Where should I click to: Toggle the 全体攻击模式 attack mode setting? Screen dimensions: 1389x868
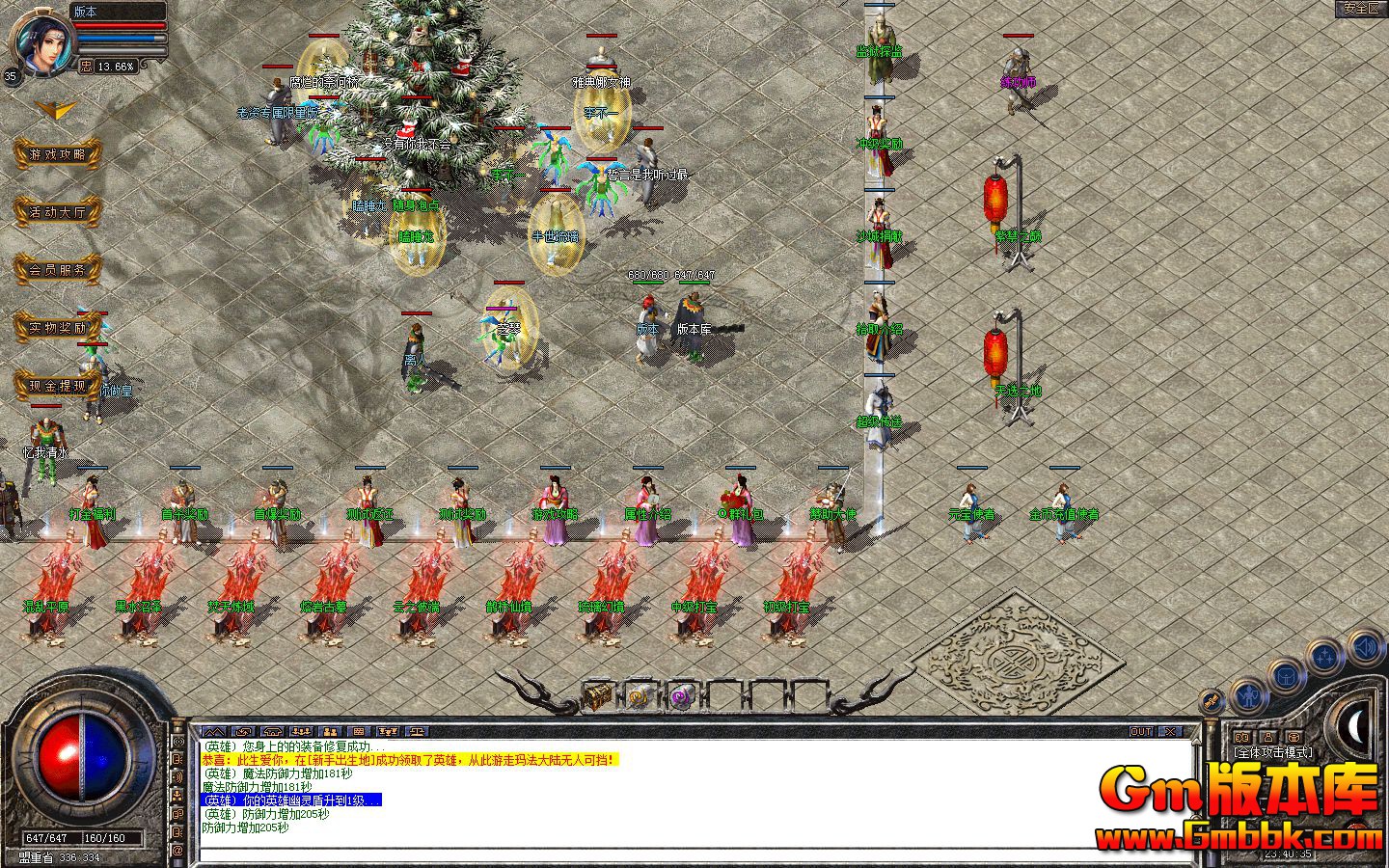(x=1274, y=752)
